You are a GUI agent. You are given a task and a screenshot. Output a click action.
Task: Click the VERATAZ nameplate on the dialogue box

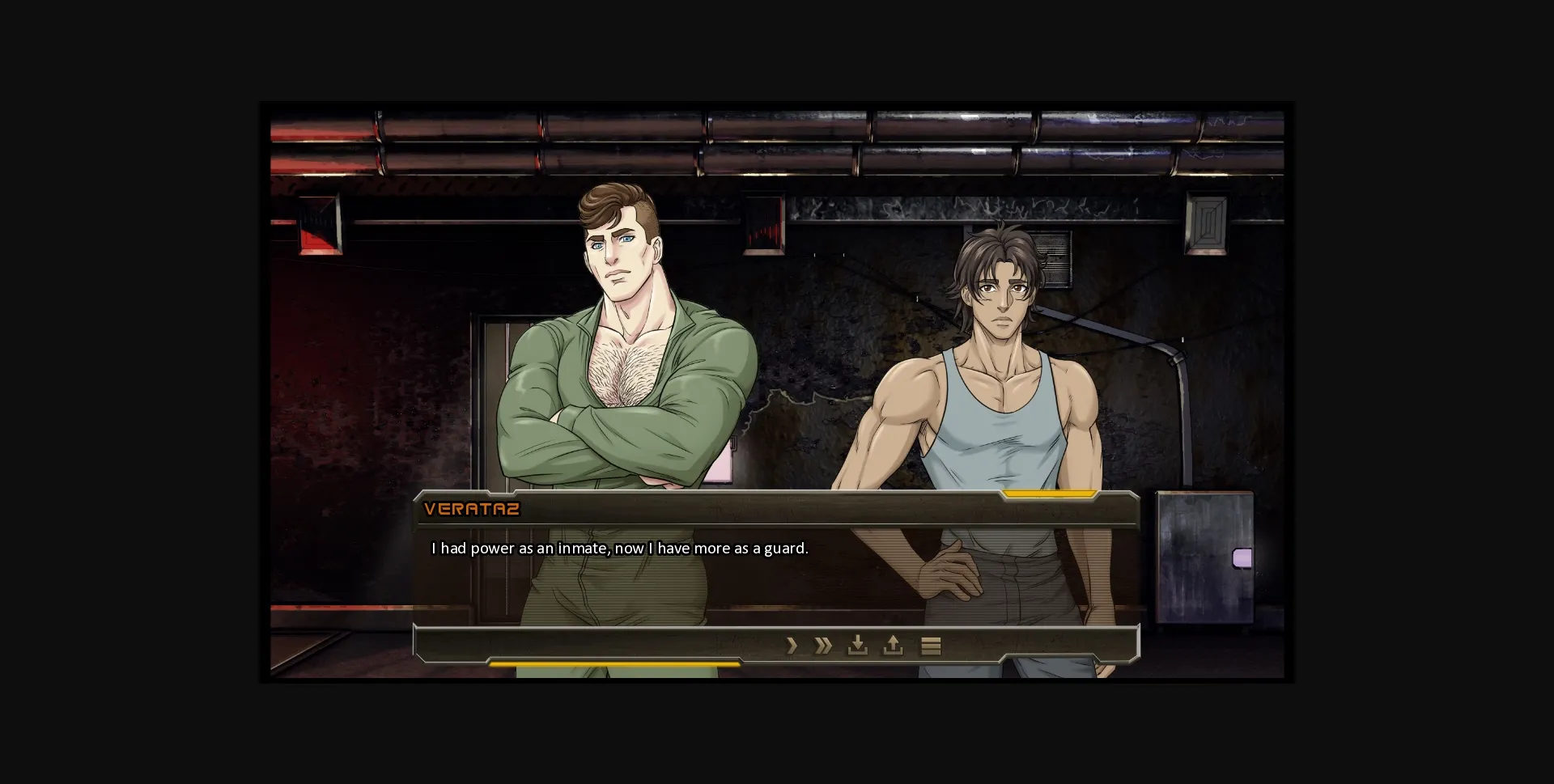coord(470,509)
